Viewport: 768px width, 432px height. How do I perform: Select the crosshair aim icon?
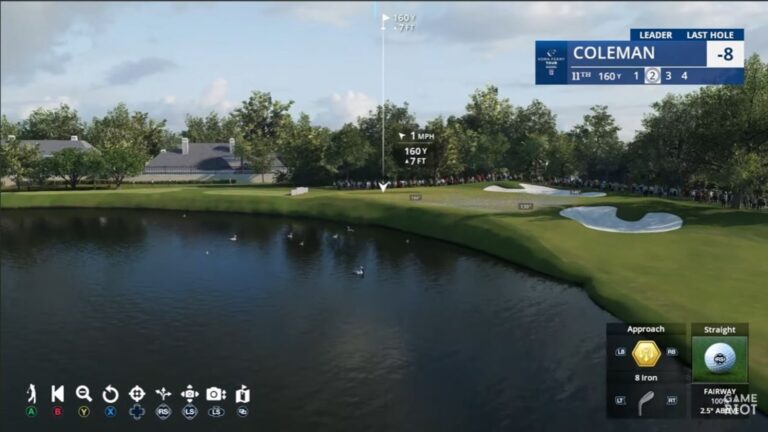pyautogui.click(x=137, y=394)
